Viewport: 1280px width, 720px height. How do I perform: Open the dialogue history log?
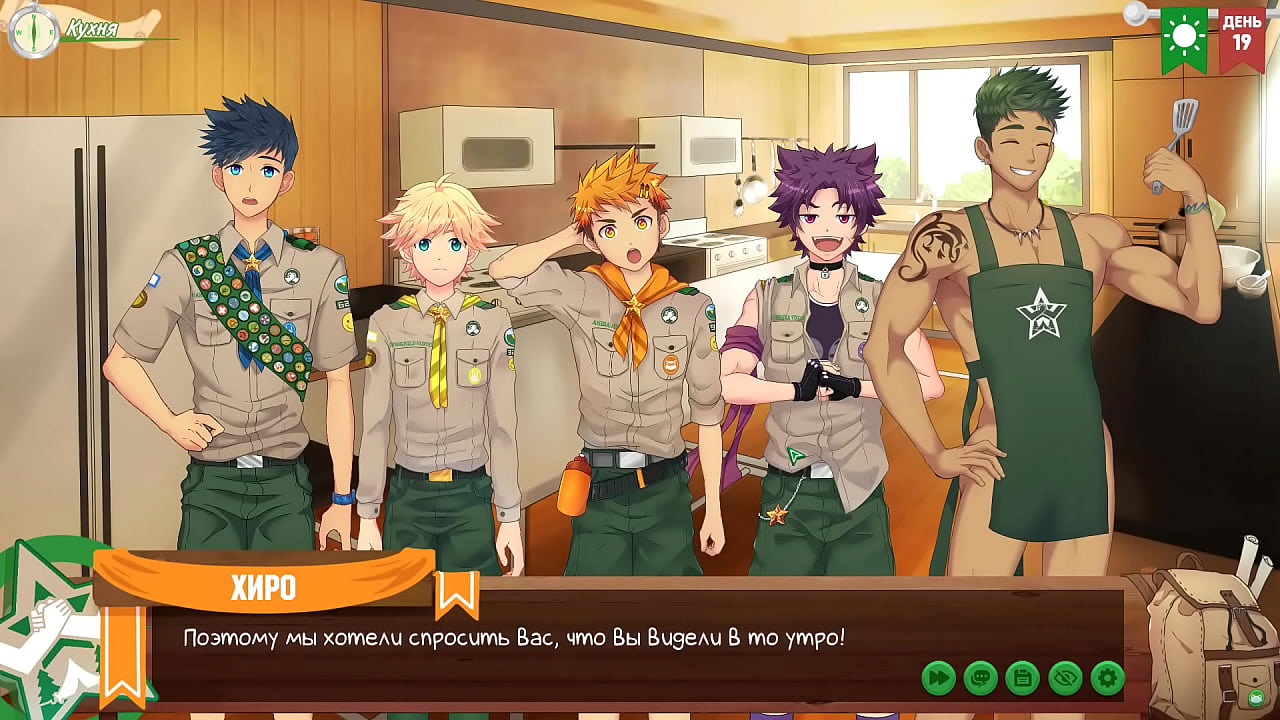pyautogui.click(x=981, y=678)
